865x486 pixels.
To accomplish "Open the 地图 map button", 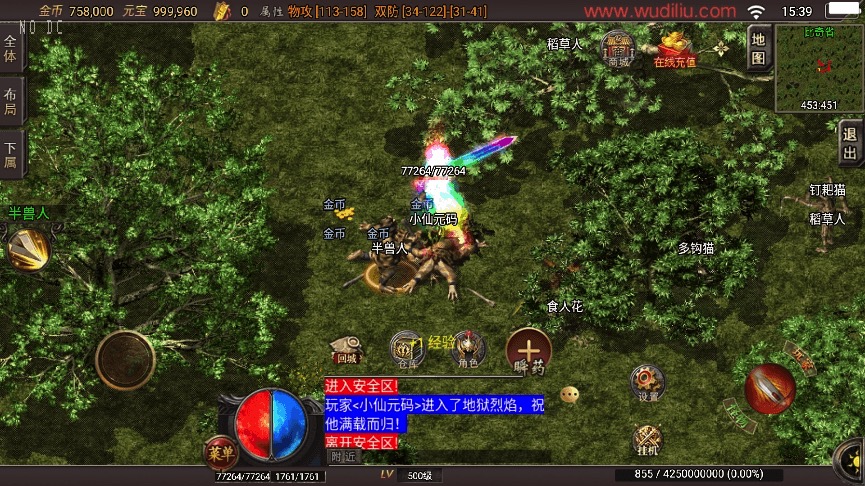I will click(x=759, y=48).
